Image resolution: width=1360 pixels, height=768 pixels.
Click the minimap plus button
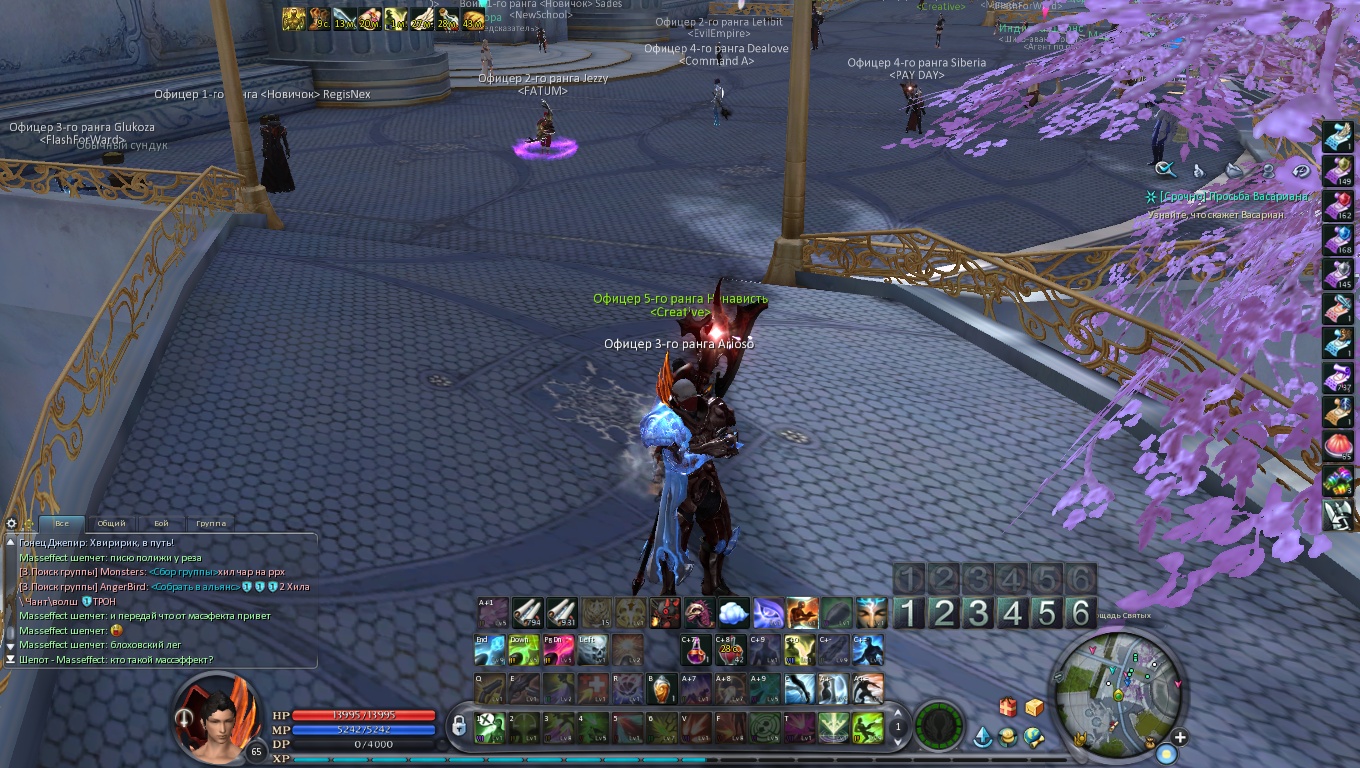(x=1180, y=738)
